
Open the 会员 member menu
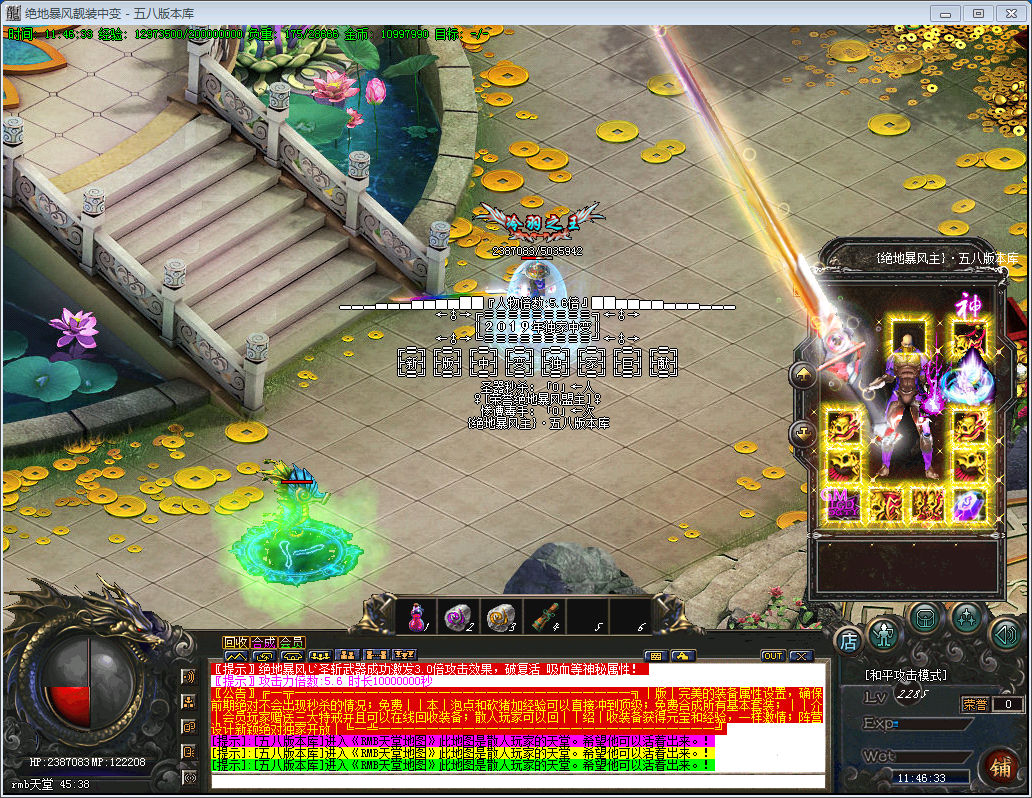tap(292, 642)
